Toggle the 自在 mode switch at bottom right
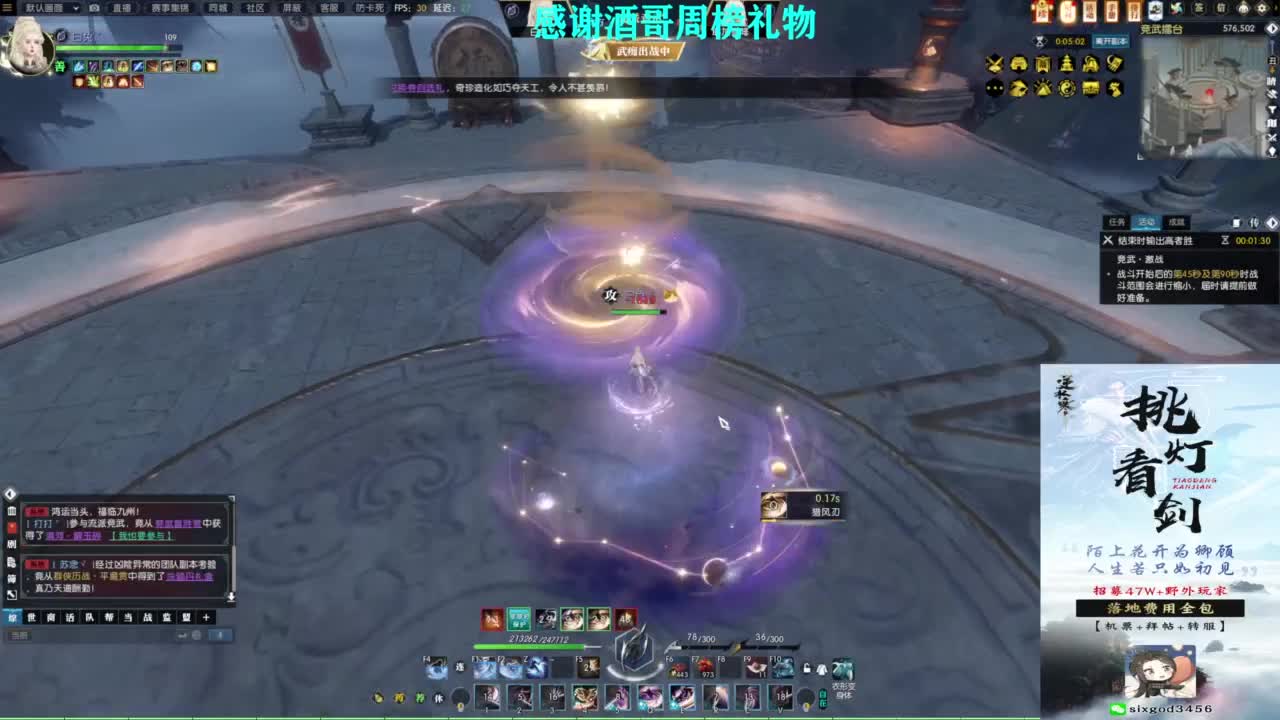This screenshot has height=720, width=1280. pos(823,697)
